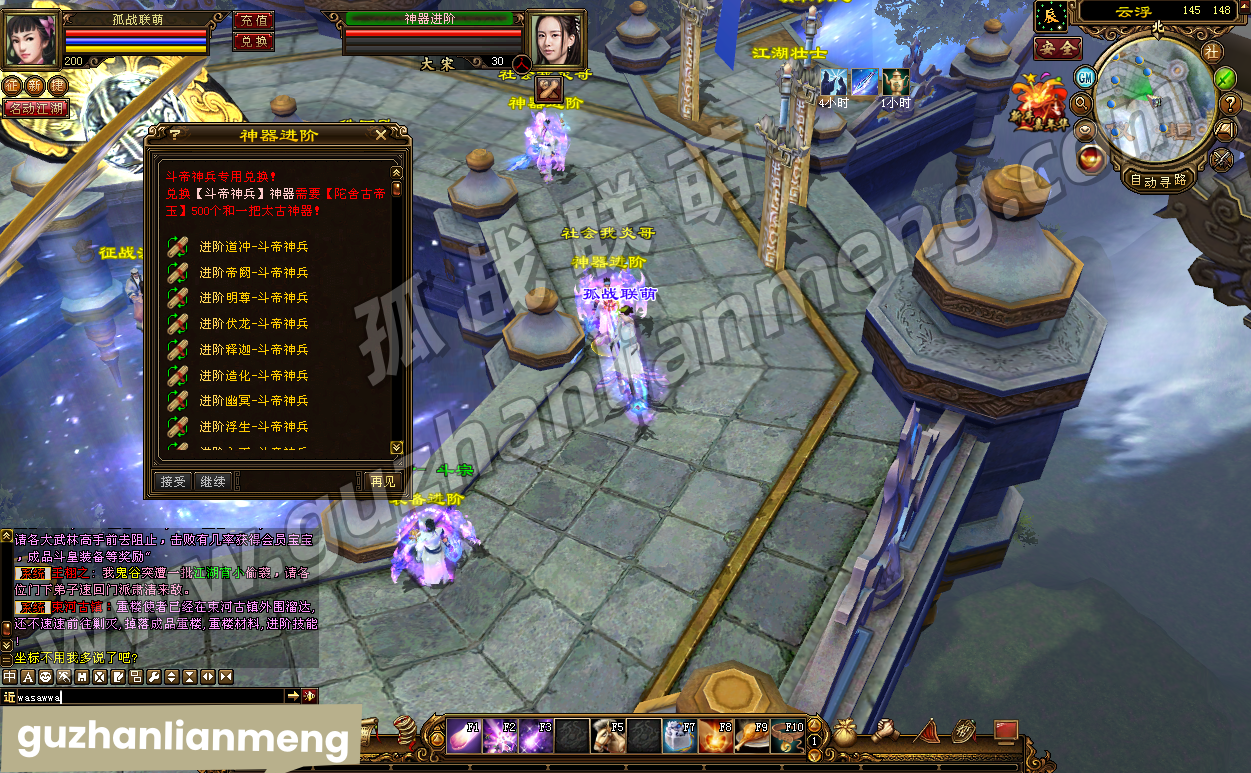Click the circular minimap
Viewport: 1251px width, 773px height.
click(x=1153, y=100)
